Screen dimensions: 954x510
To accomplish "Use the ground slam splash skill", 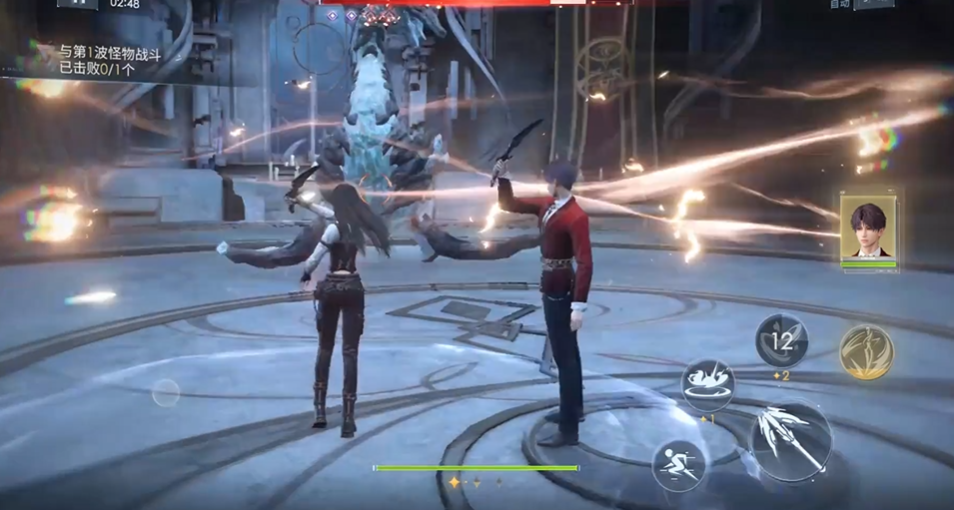I will 708,384.
